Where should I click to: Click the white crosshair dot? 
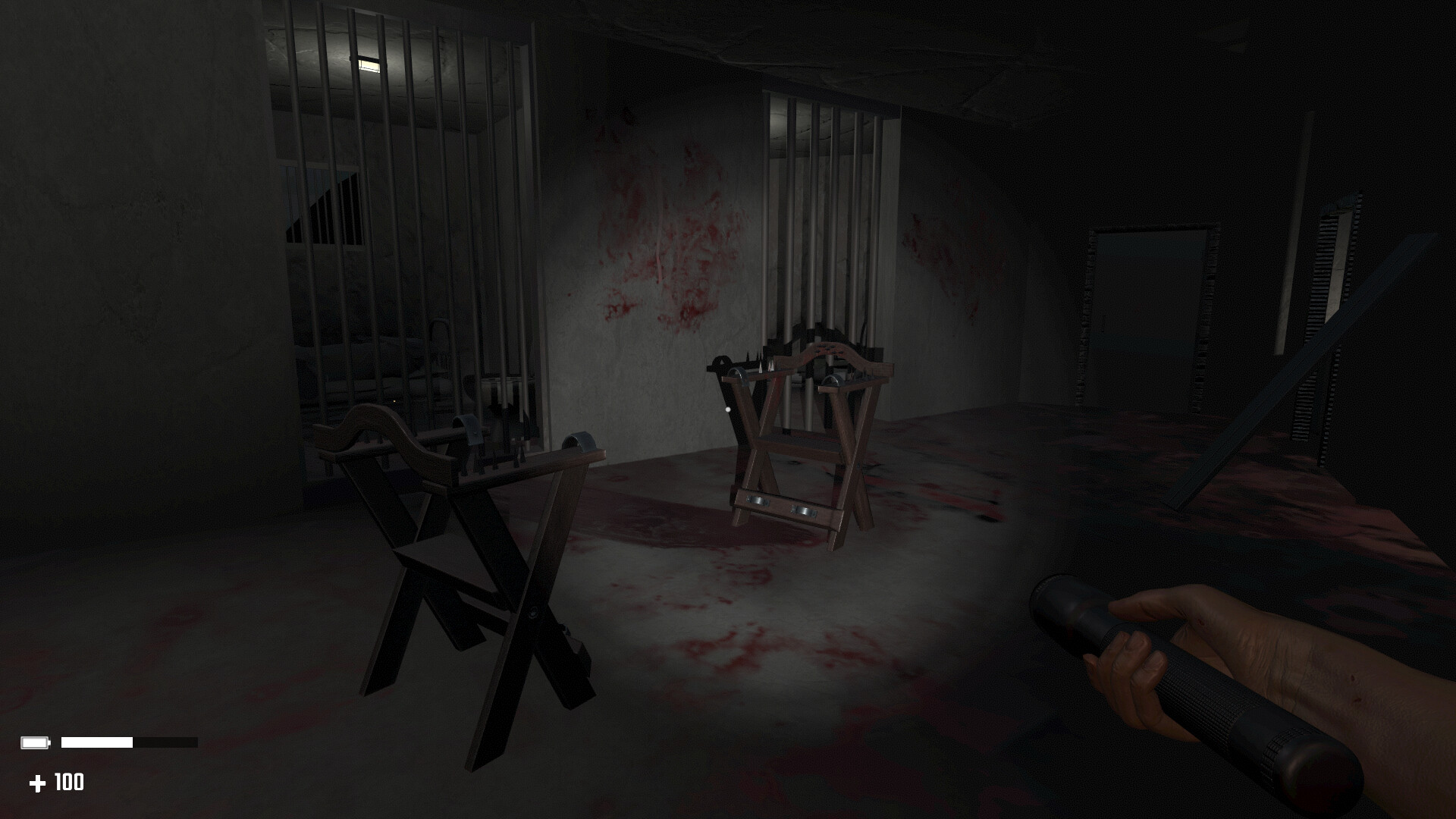coord(729,408)
